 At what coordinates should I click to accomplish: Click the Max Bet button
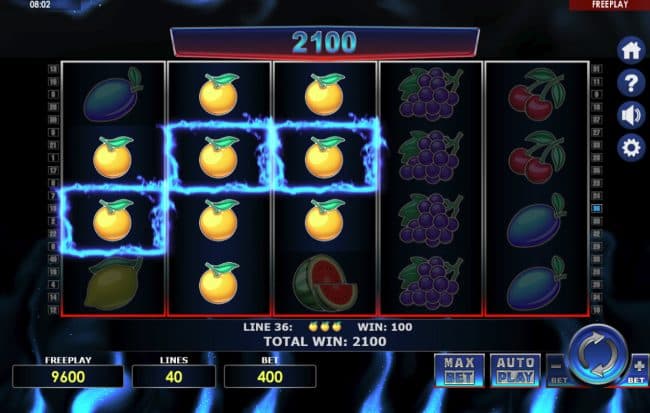[459, 369]
